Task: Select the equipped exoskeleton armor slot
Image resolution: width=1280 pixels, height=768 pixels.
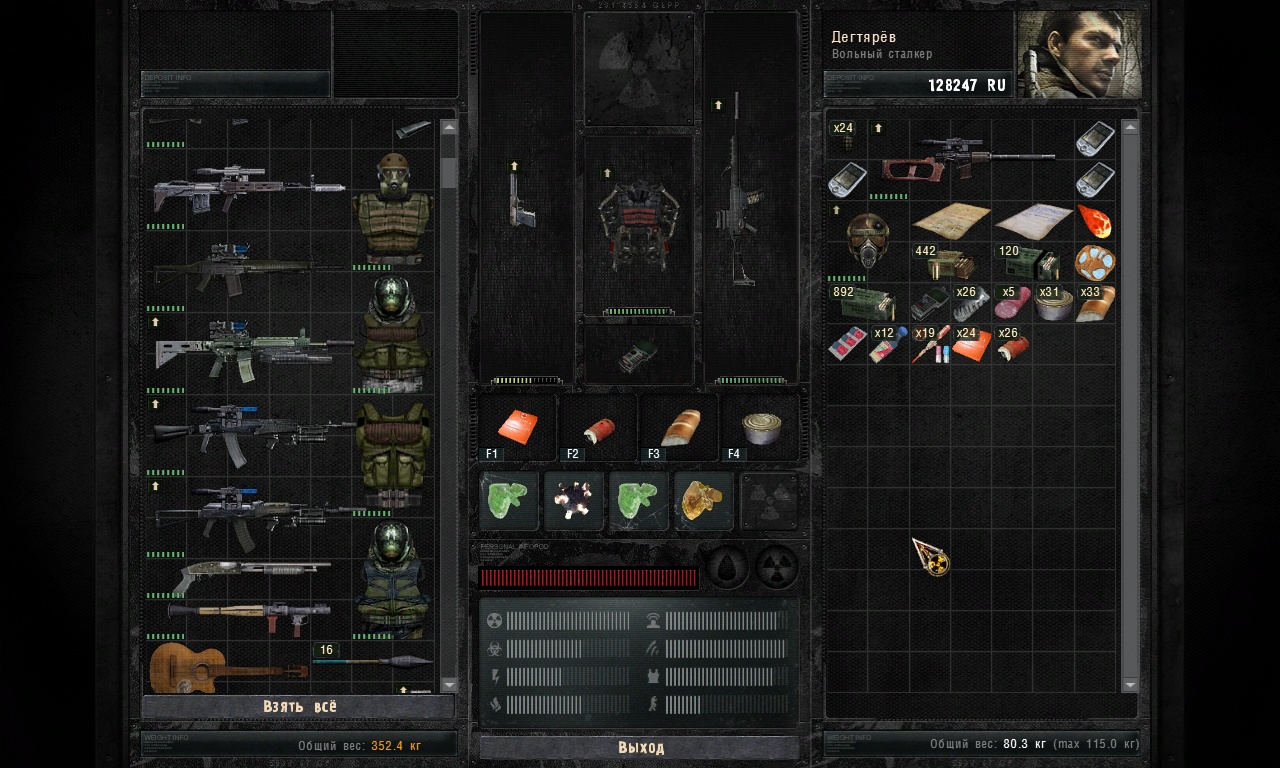Action: pyautogui.click(x=638, y=225)
